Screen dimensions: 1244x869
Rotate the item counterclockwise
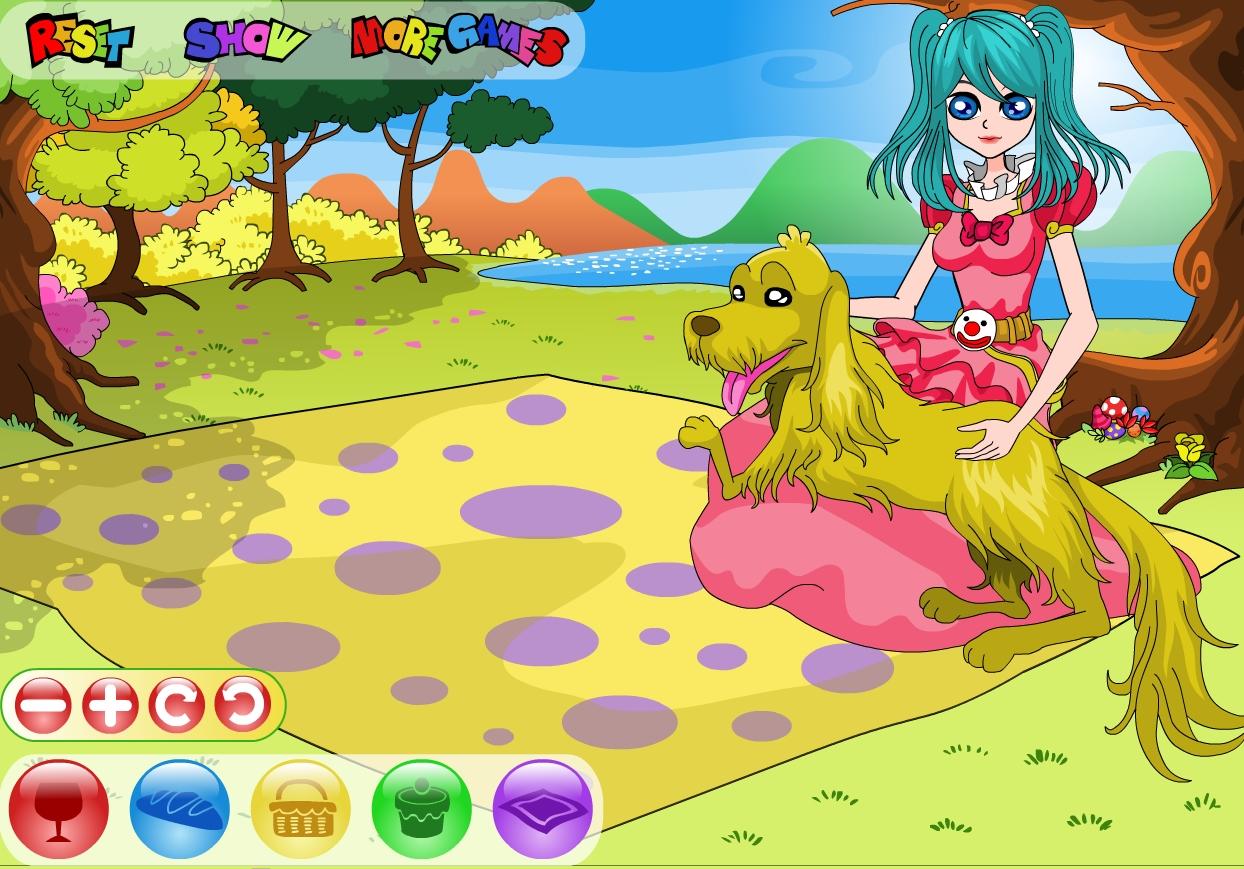[x=243, y=706]
